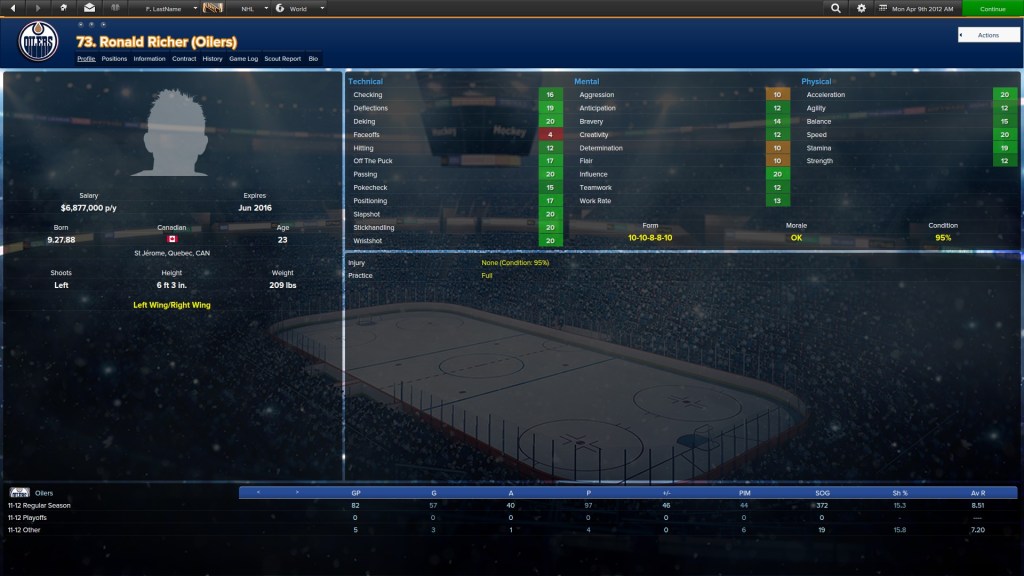Open the F. LastName manager dropdown
The width and height of the screenshot is (1024, 576).
[x=165, y=8]
